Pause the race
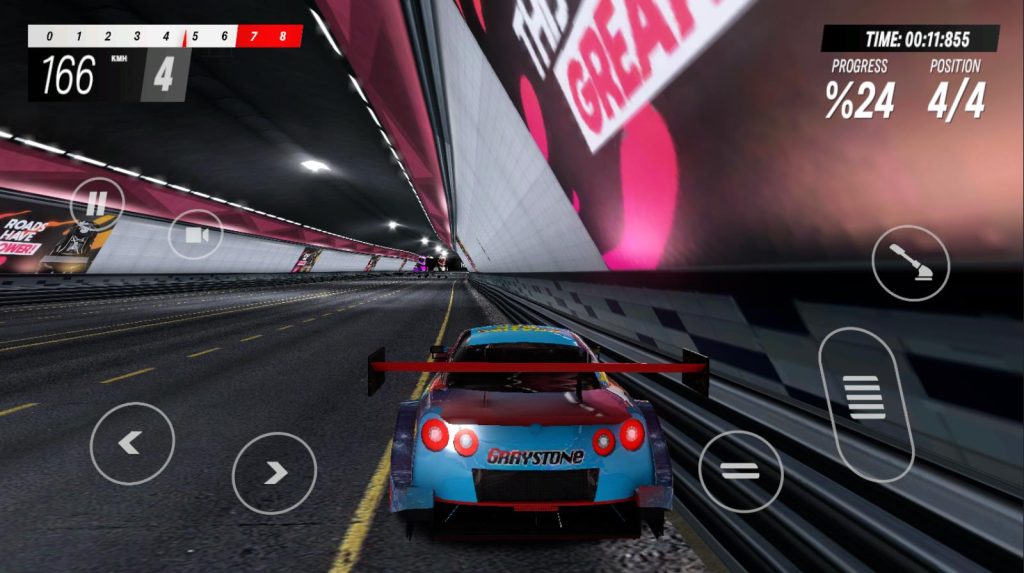The image size is (1024, 573). coord(97,204)
